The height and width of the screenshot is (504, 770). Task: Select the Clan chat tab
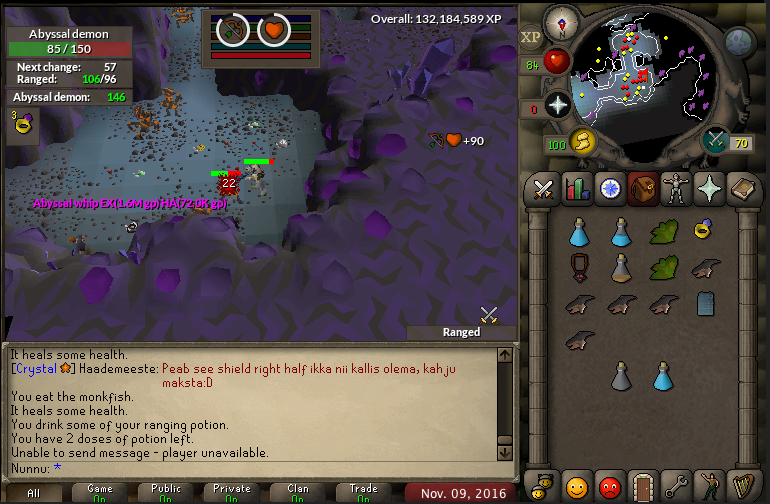pos(297,493)
